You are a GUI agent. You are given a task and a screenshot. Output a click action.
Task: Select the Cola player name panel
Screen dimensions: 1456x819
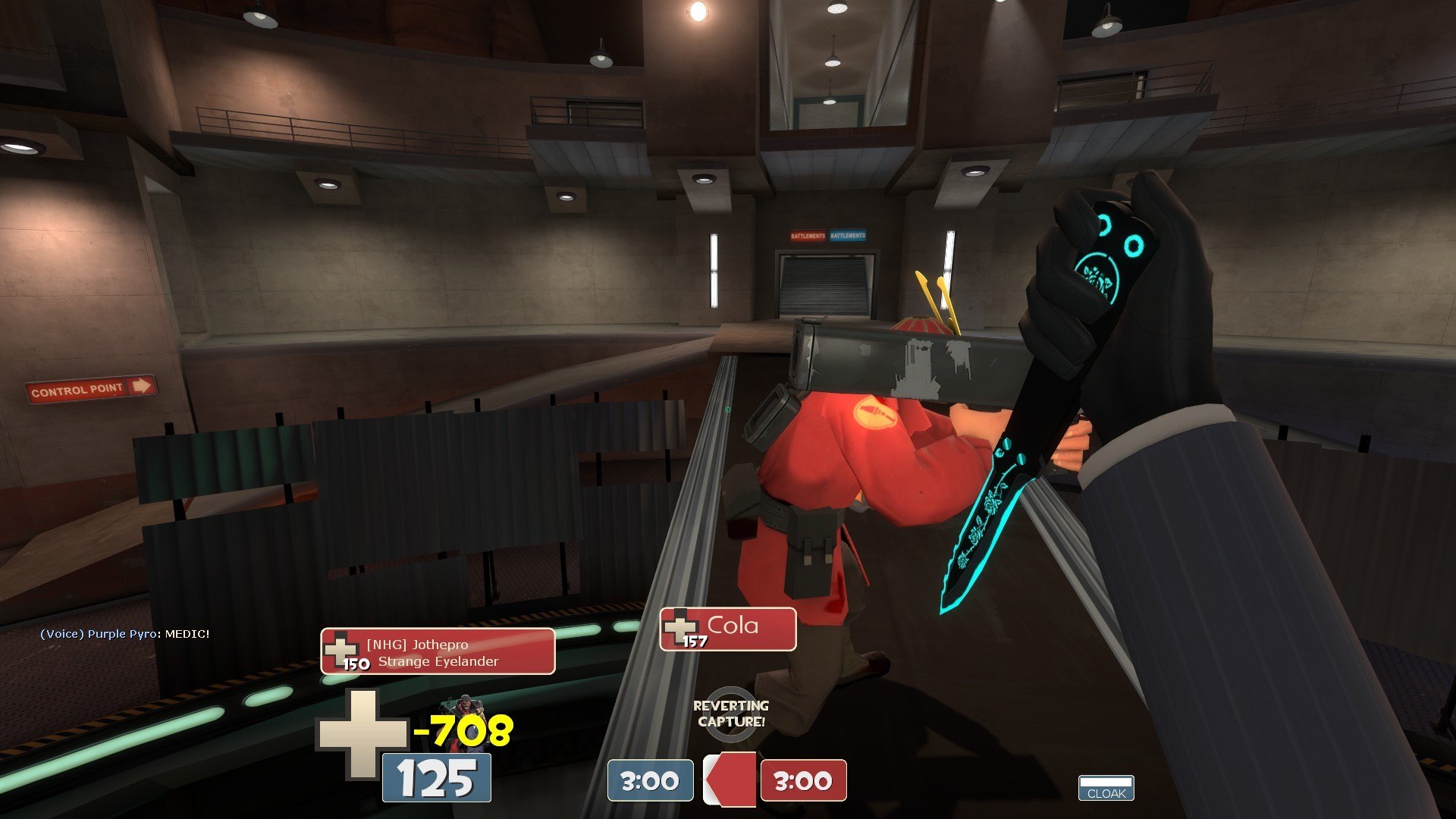(x=727, y=629)
